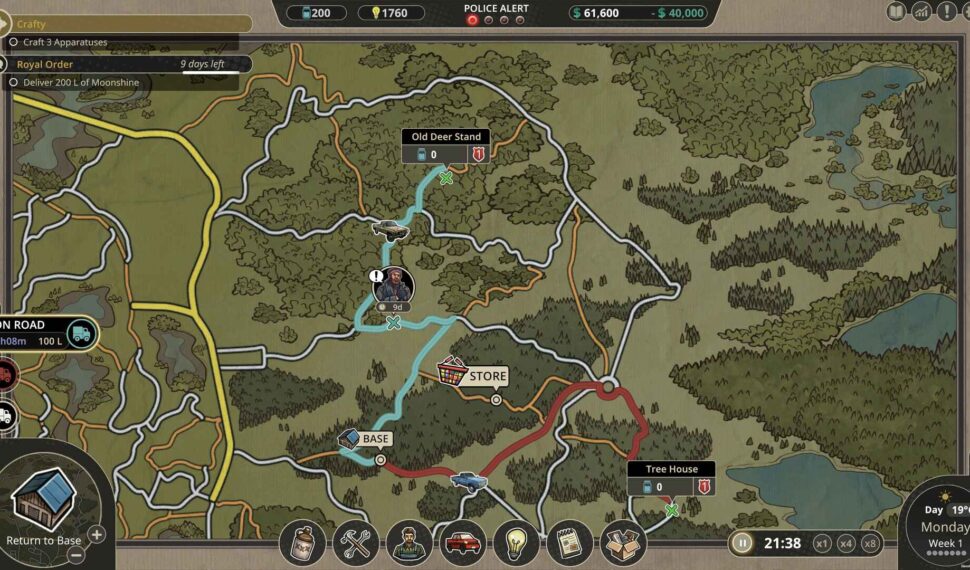Zoom in the map with plus button
Viewport: 970px width, 570px height.
pyautogui.click(x=97, y=534)
